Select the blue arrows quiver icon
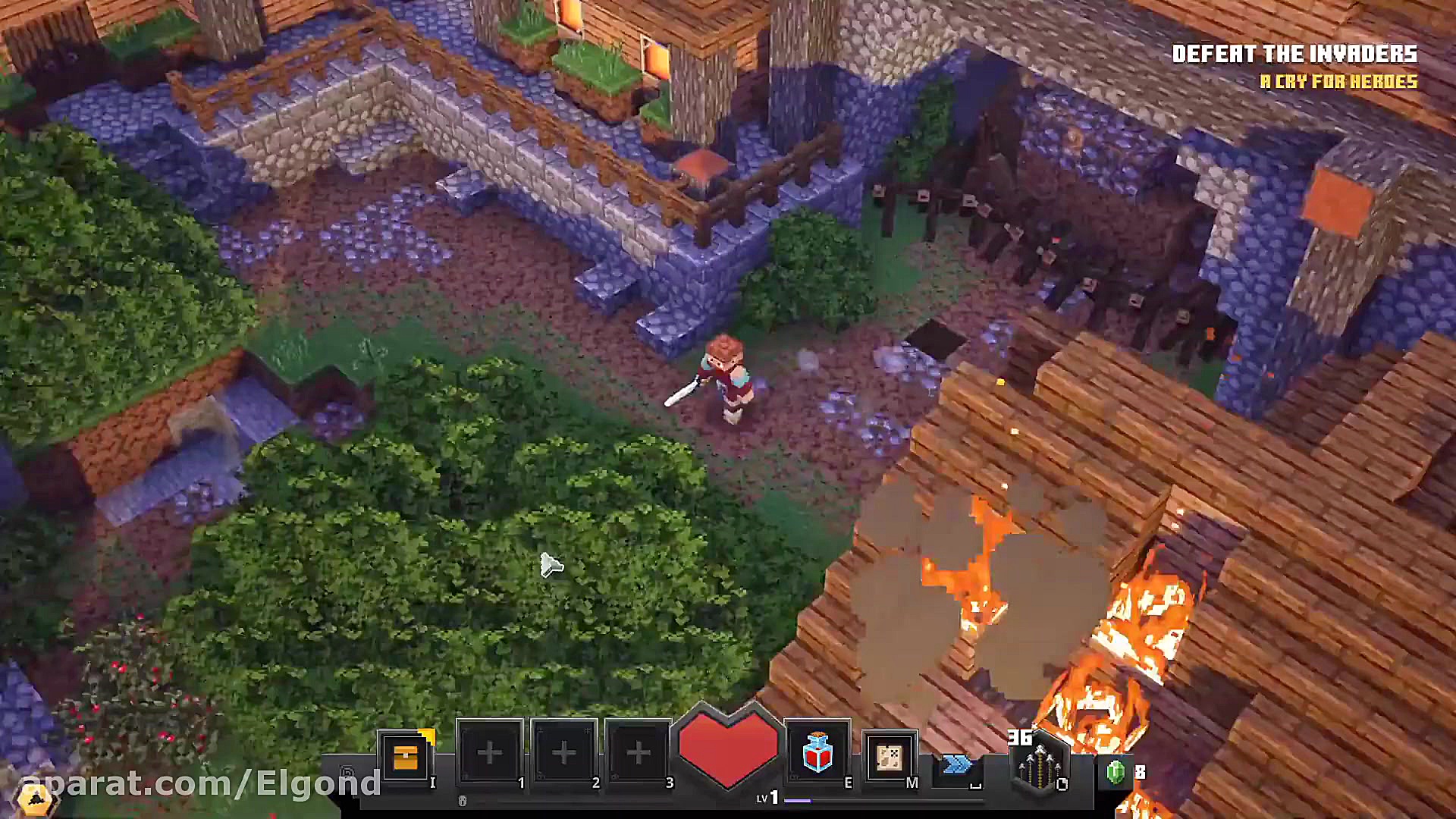This screenshot has width=1456, height=819. point(955,764)
